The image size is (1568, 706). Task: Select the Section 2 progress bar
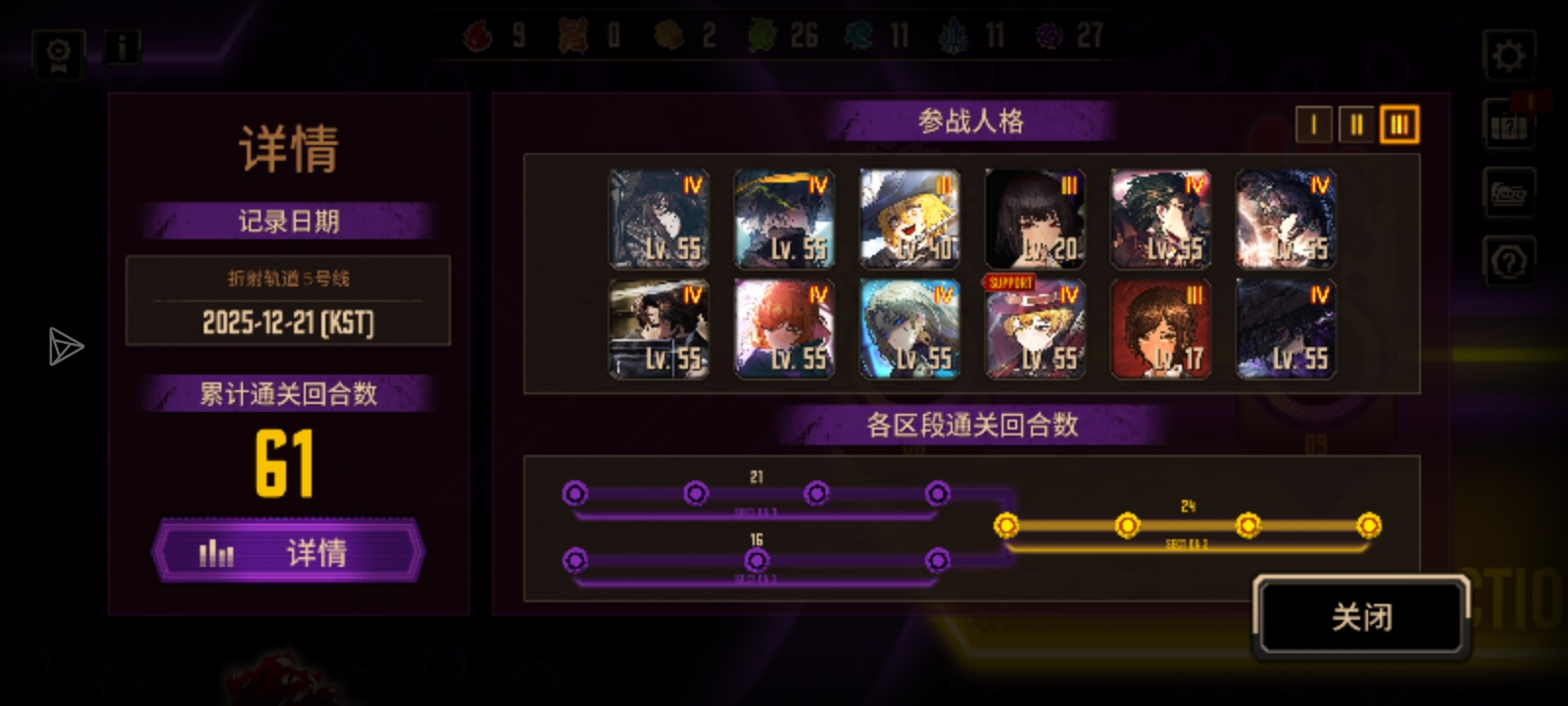tap(755, 562)
